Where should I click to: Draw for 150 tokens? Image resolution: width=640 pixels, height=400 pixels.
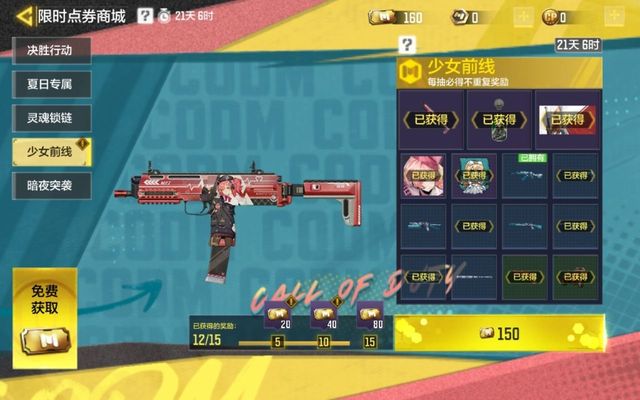point(499,334)
